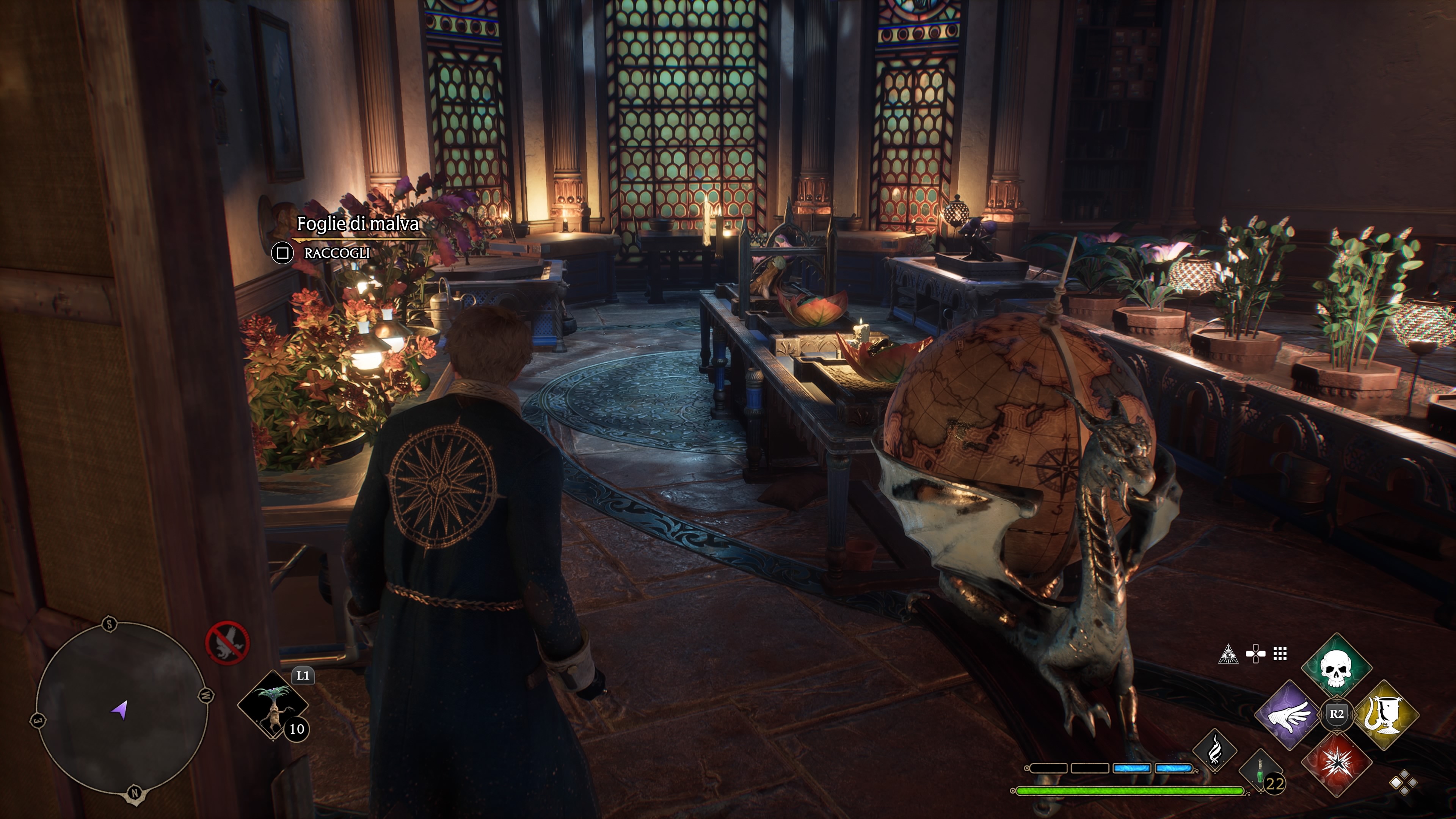The image size is (1456, 819).
Task: Trigger the ancient magic flame icon
Action: pyautogui.click(x=1214, y=750)
